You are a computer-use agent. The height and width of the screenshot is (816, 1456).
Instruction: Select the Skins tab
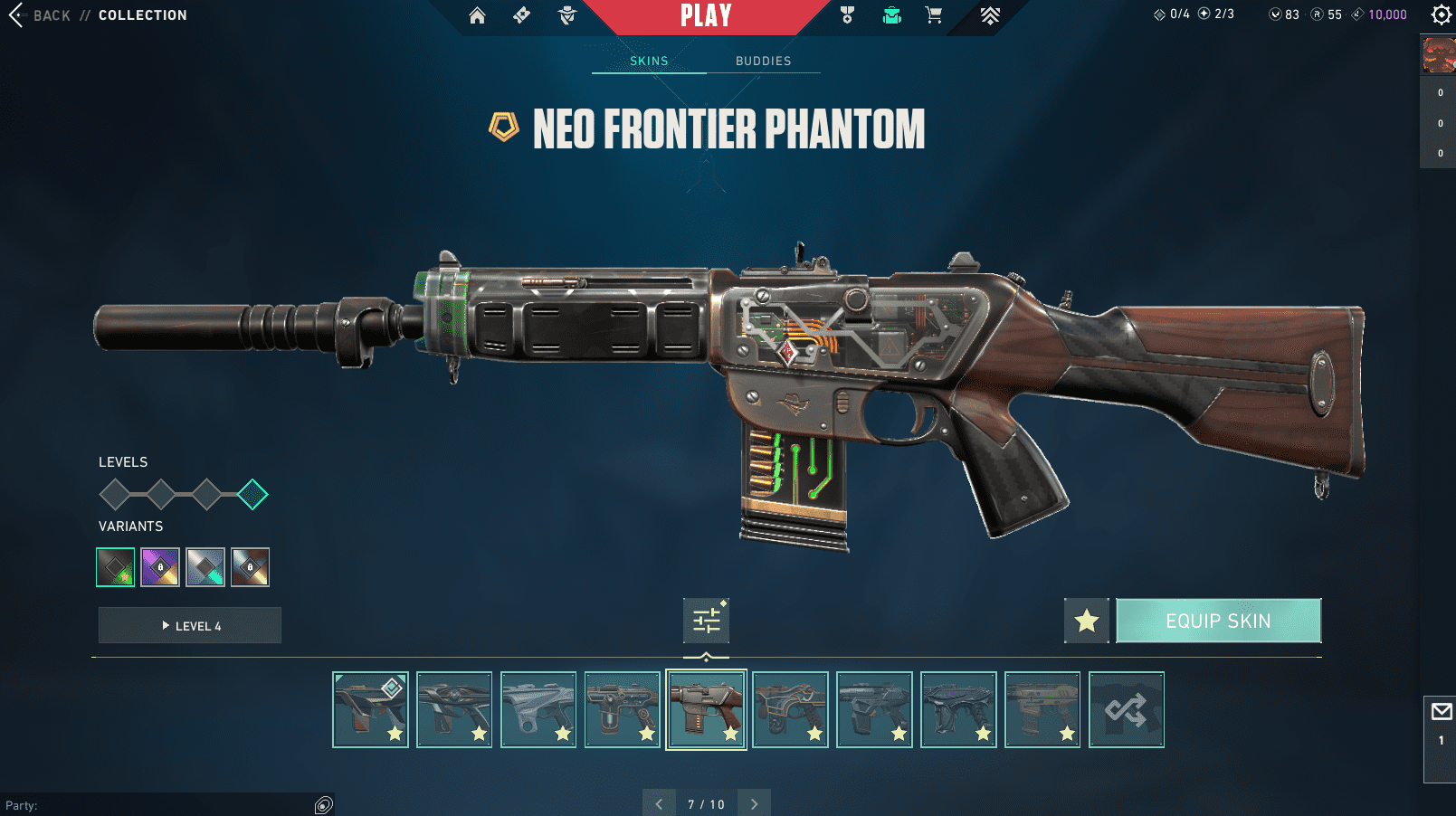tap(649, 61)
